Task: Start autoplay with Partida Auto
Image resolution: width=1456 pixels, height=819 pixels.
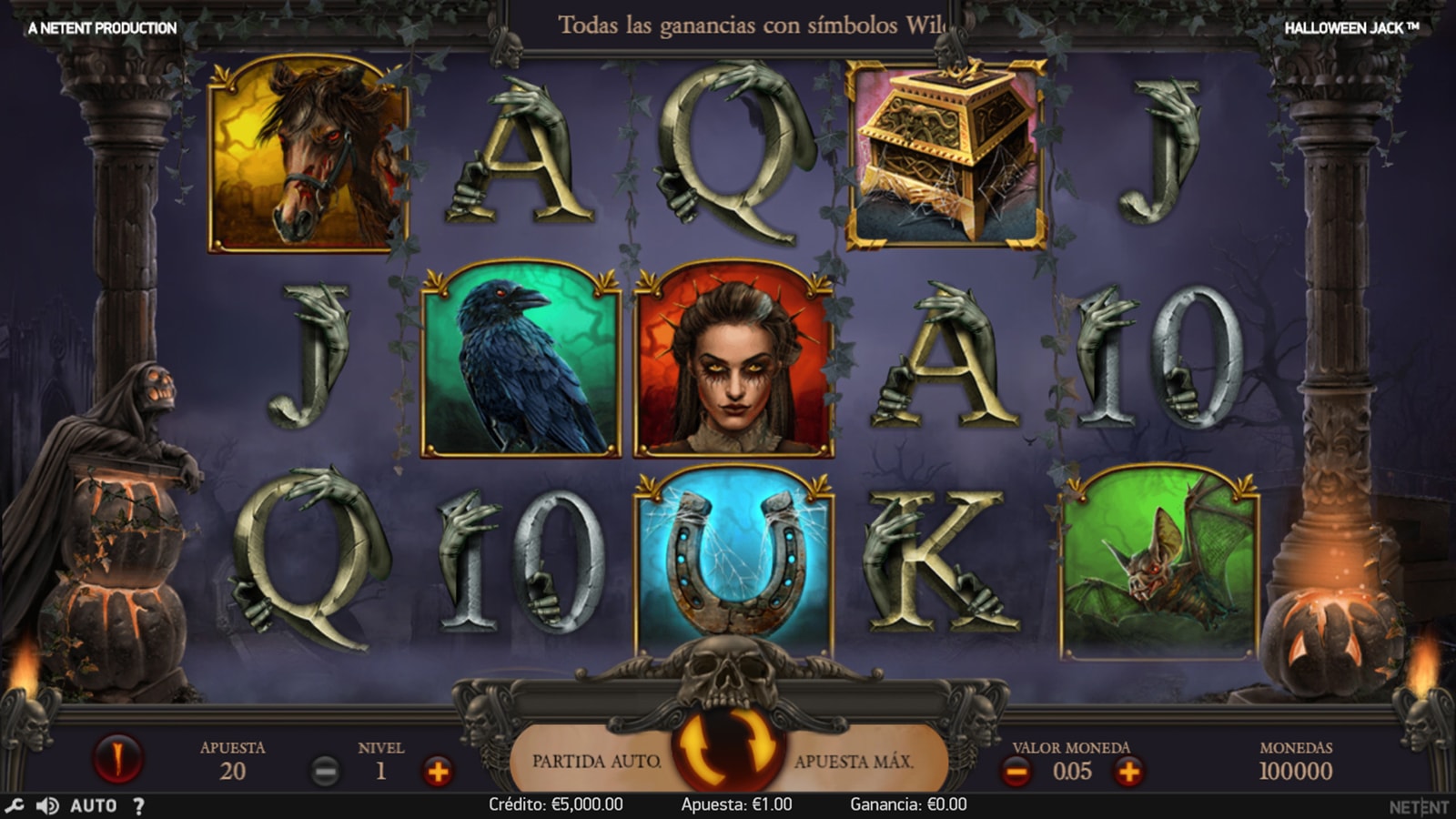Action: pos(596,761)
